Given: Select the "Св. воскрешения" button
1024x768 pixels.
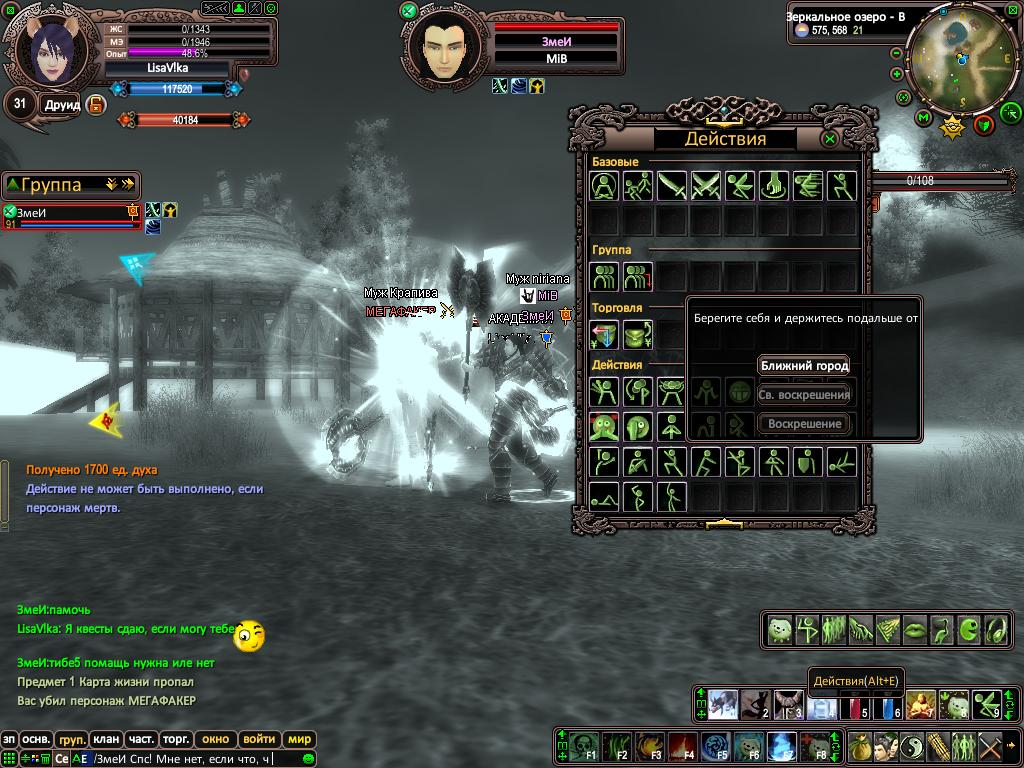Looking at the screenshot, I should pos(804,395).
